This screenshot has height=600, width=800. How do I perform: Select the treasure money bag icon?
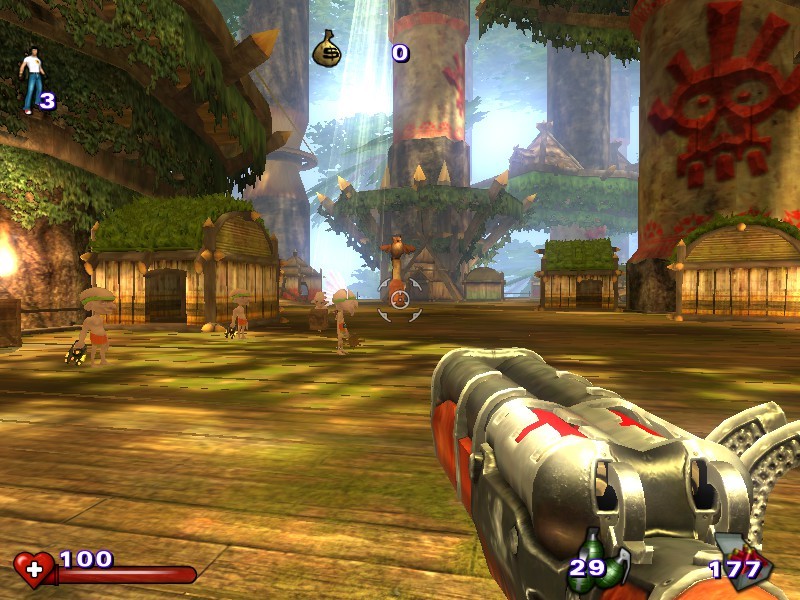point(327,49)
